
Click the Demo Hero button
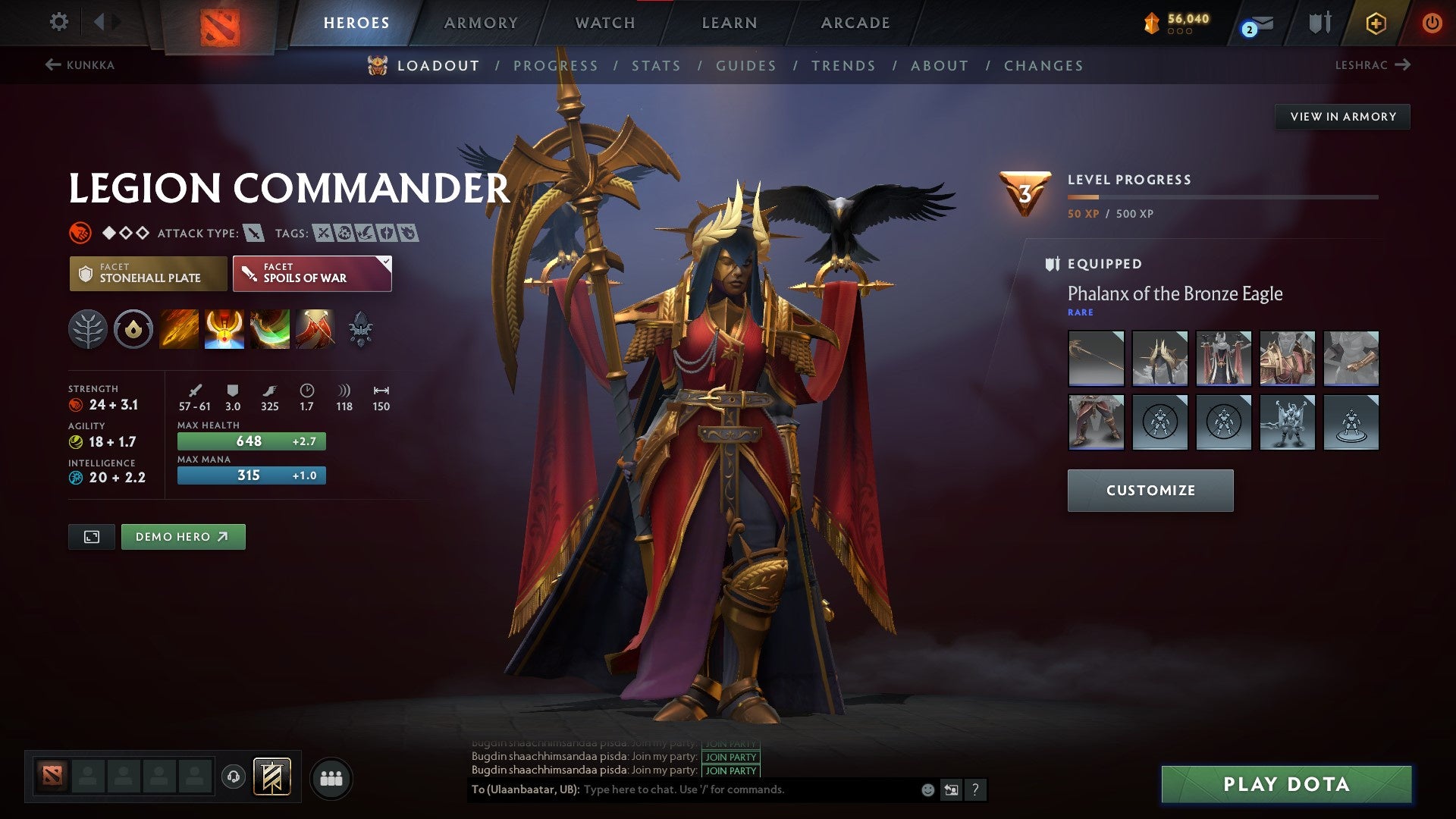[183, 536]
